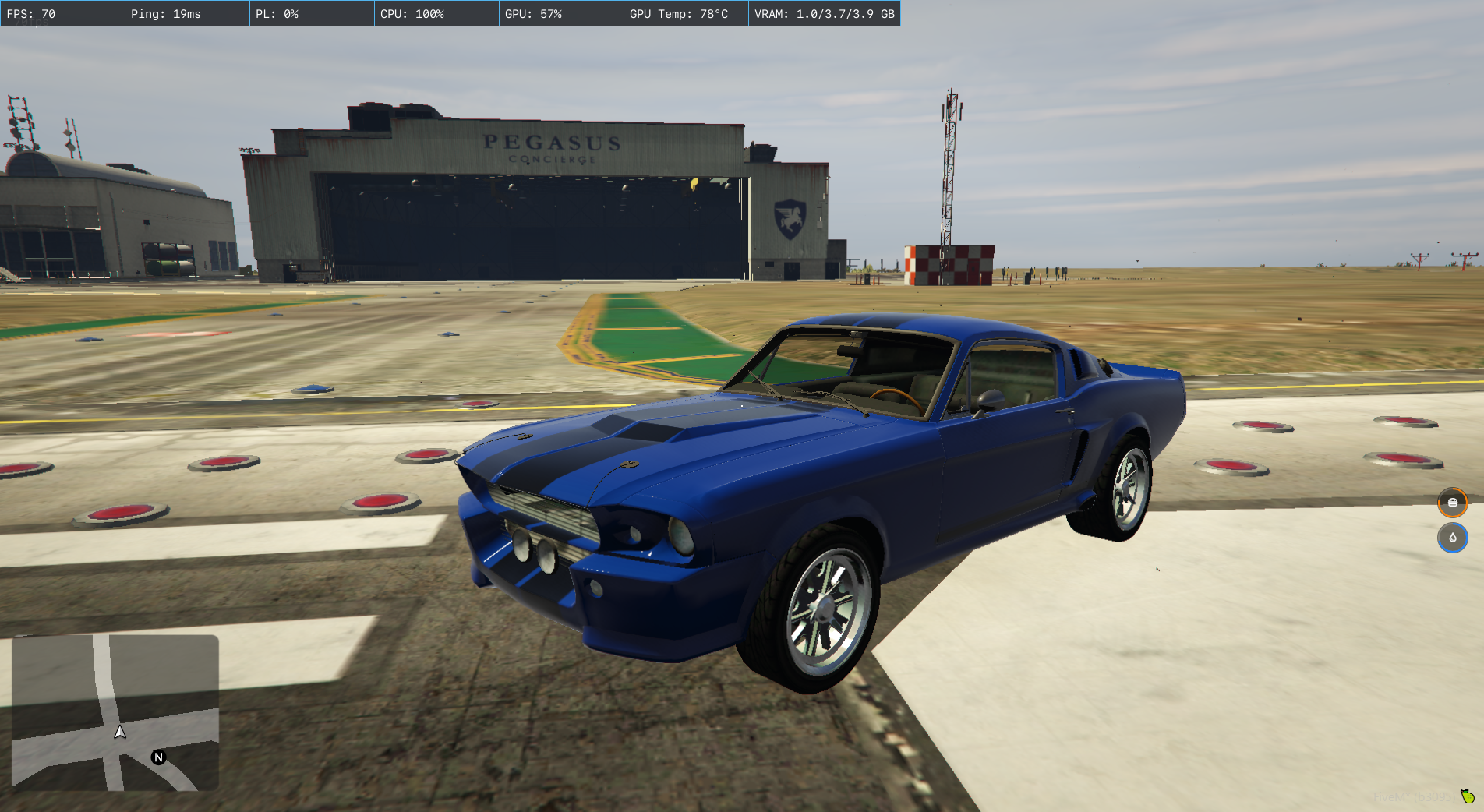Click the minimap in the corner
This screenshot has width=1484, height=812.
115,712
